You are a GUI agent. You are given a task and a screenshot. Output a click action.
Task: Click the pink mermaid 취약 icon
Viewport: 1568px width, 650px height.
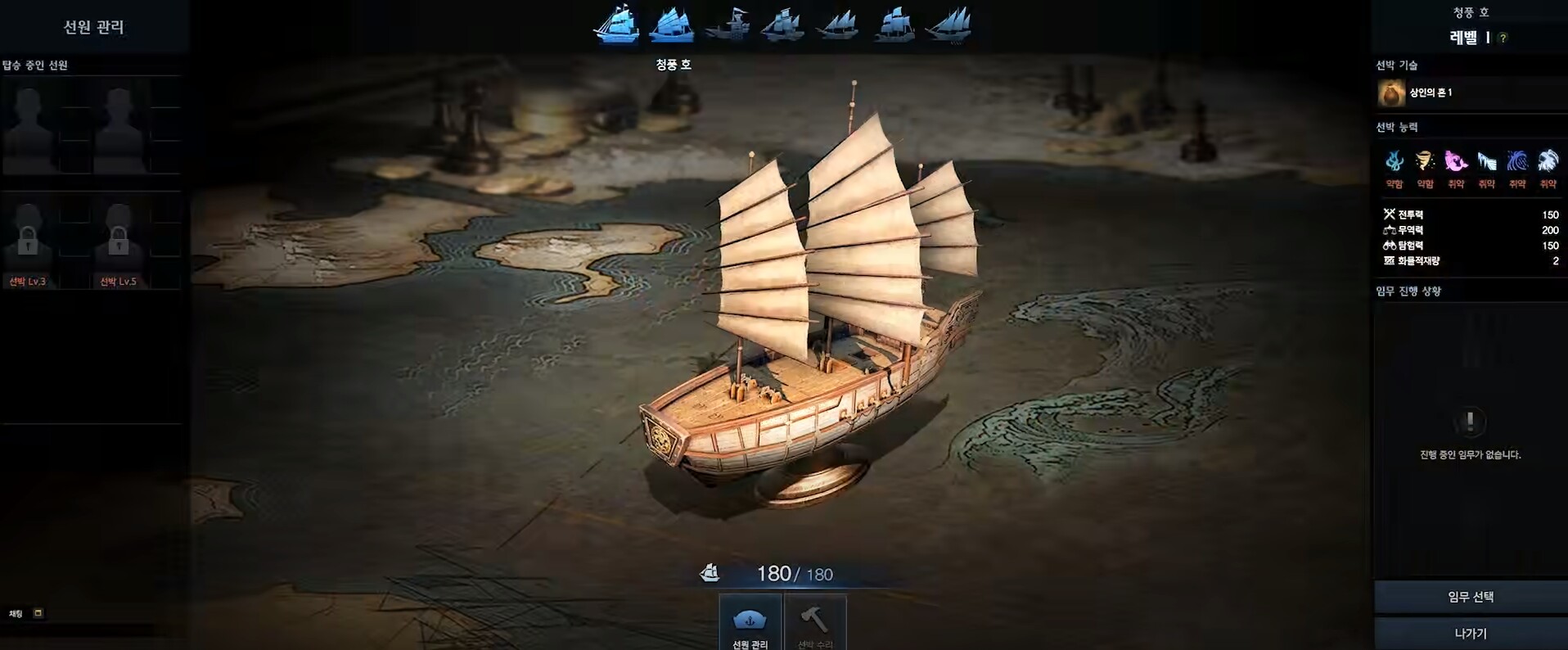point(1457,161)
